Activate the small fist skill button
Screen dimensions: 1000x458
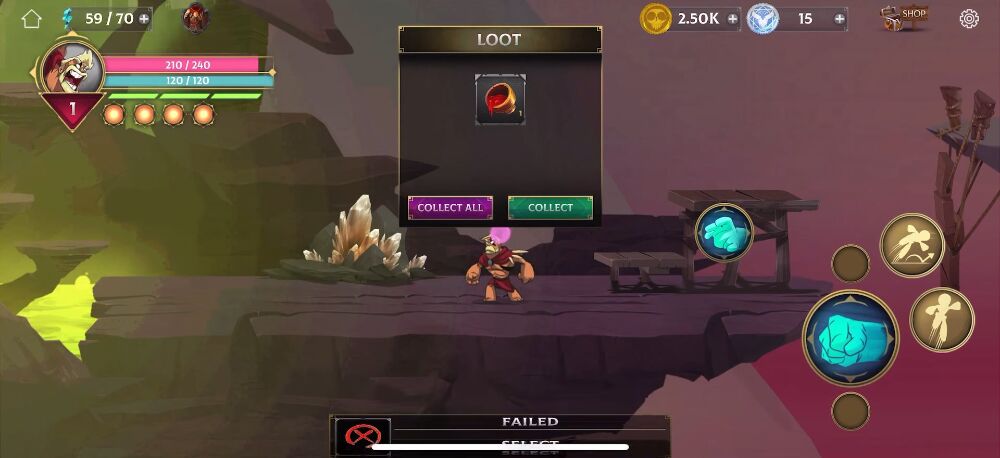724,232
